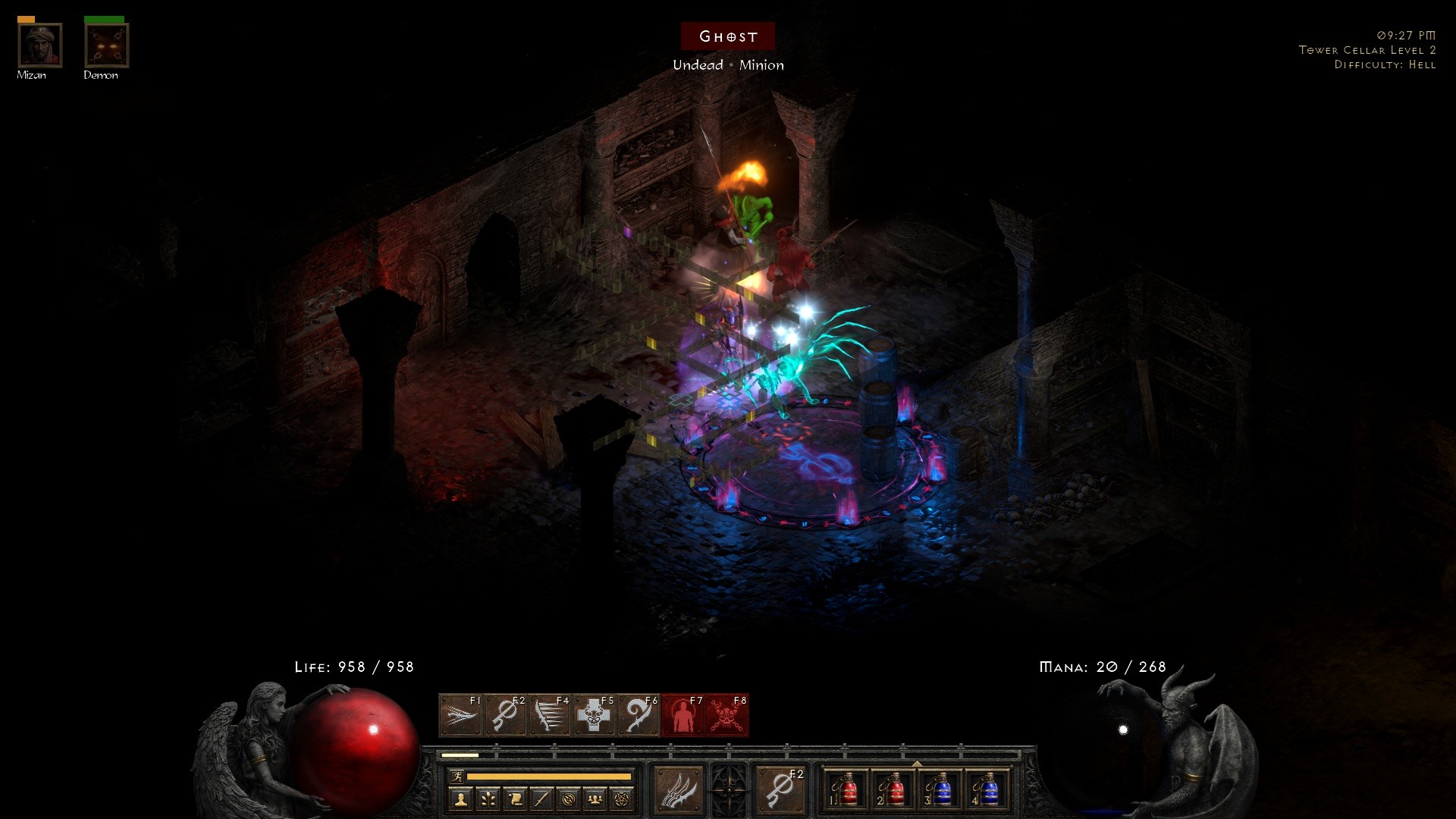Screen dimensions: 1456x819
Task: Open the inventory sword icon
Action: pyautogui.click(x=541, y=799)
